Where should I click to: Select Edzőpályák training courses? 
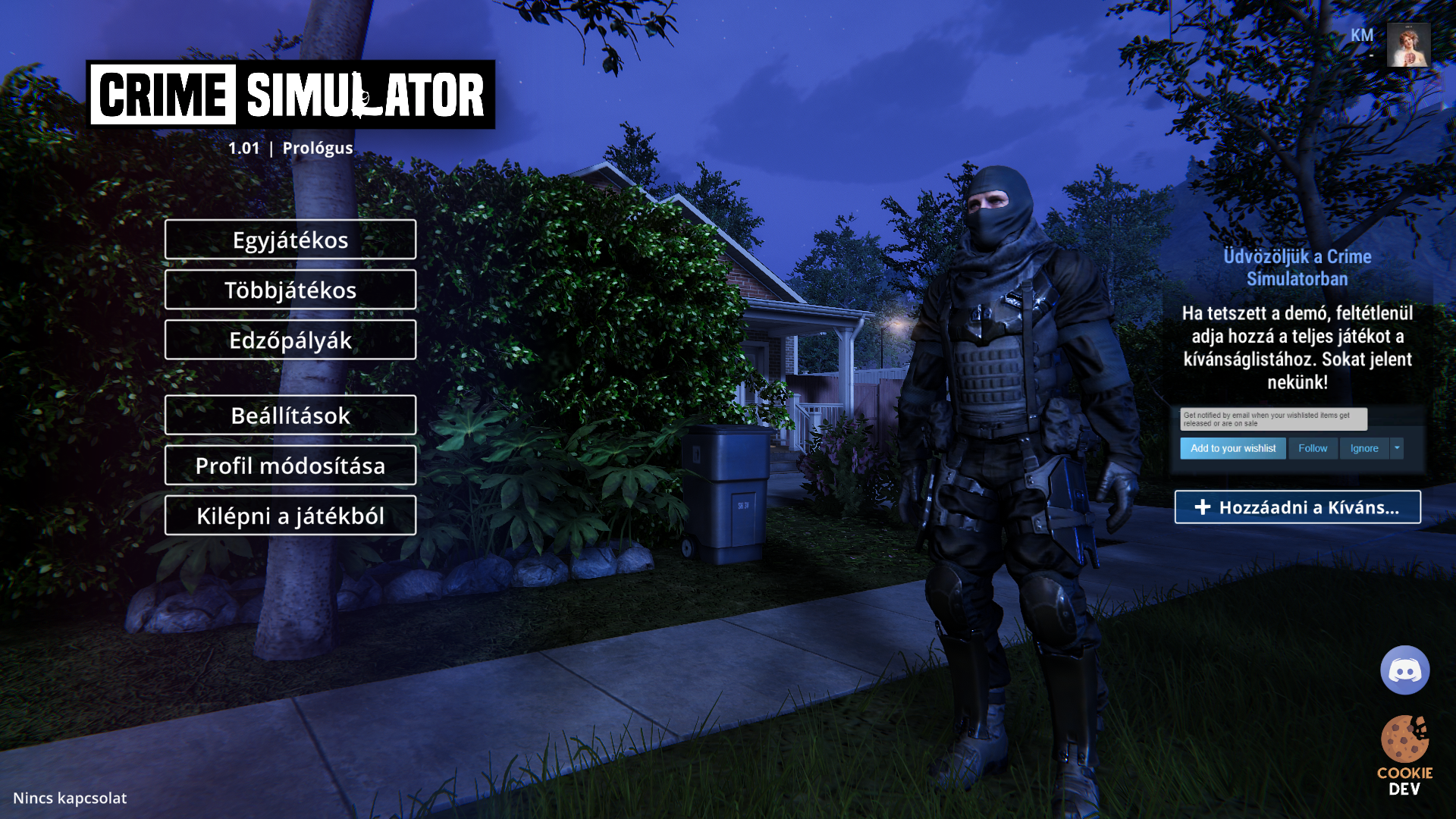coord(290,340)
